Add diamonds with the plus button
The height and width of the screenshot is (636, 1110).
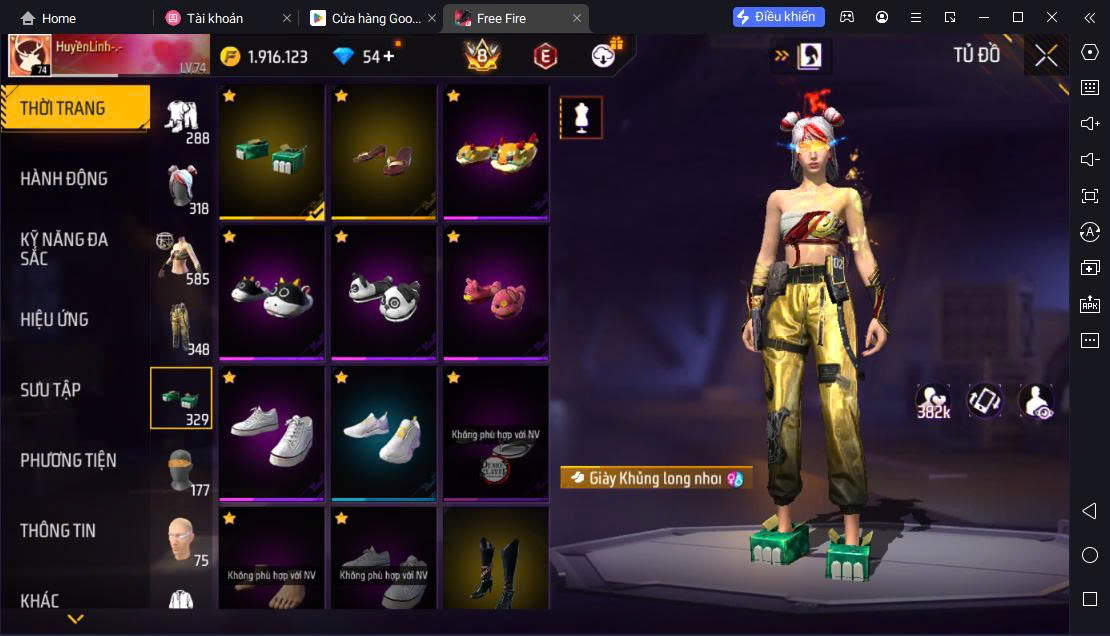[x=388, y=56]
